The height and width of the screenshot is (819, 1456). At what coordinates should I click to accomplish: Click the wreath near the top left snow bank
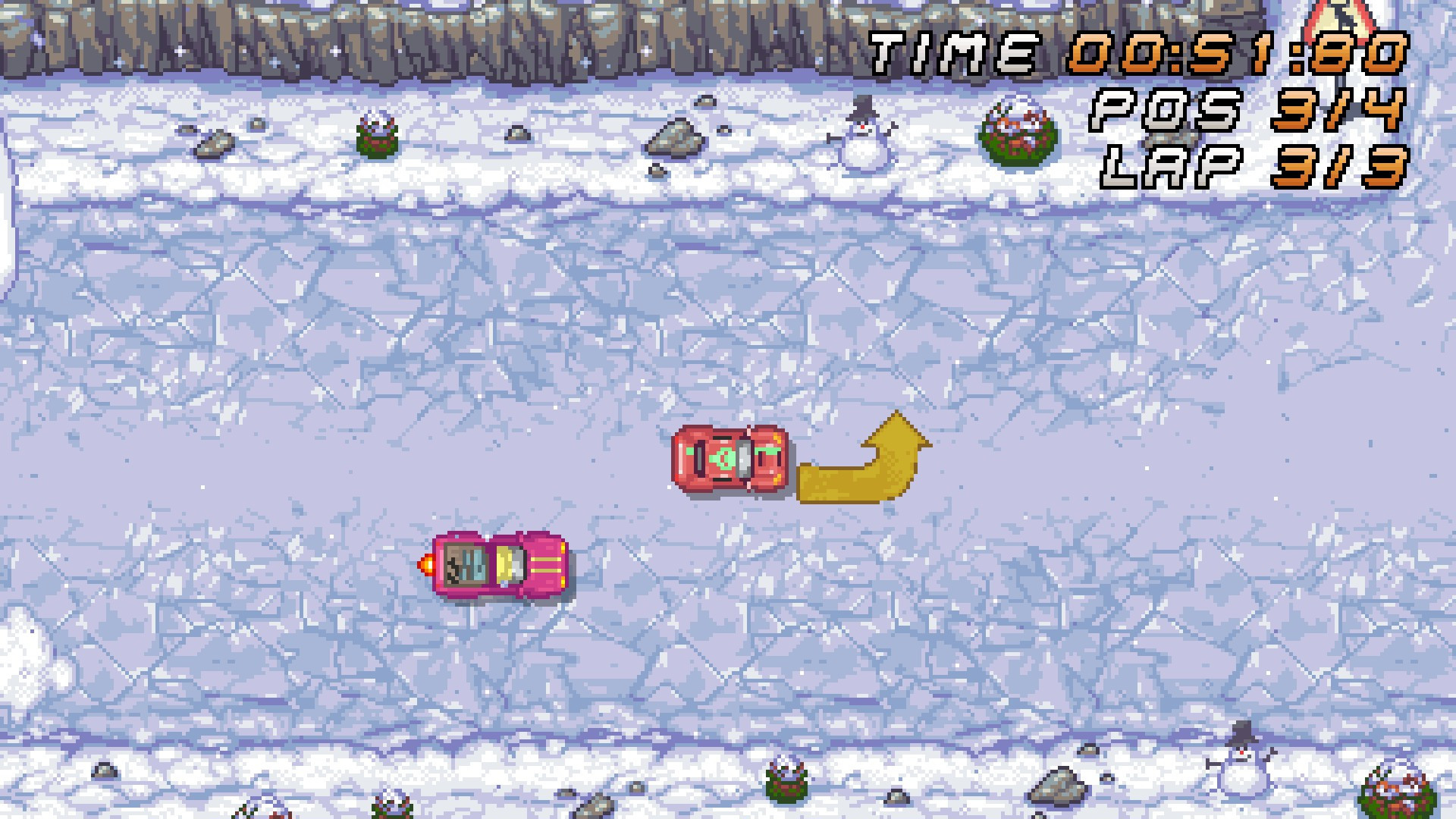tap(377, 136)
